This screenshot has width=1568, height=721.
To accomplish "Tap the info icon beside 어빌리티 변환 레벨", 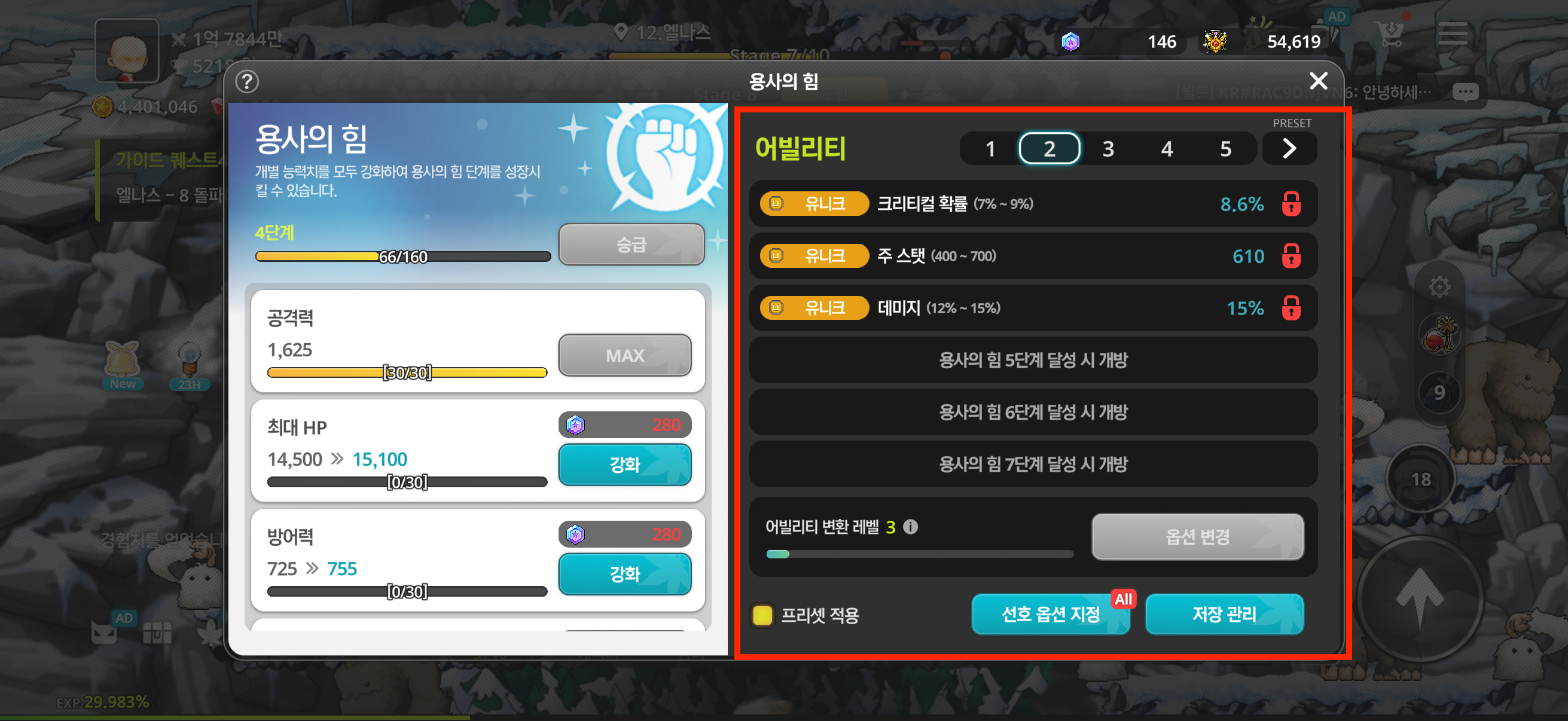I will tap(911, 527).
